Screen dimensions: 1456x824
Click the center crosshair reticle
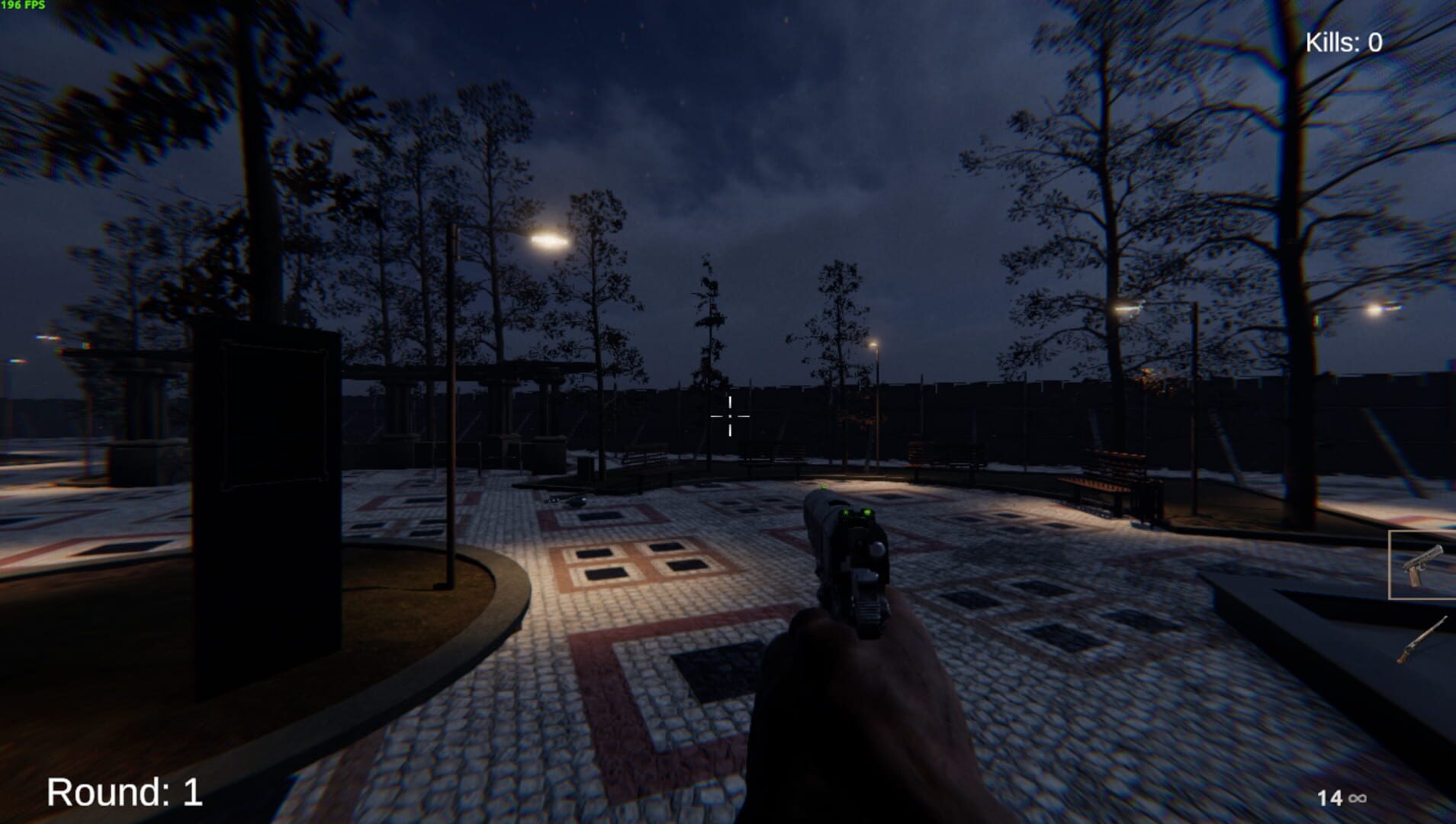coord(731,415)
